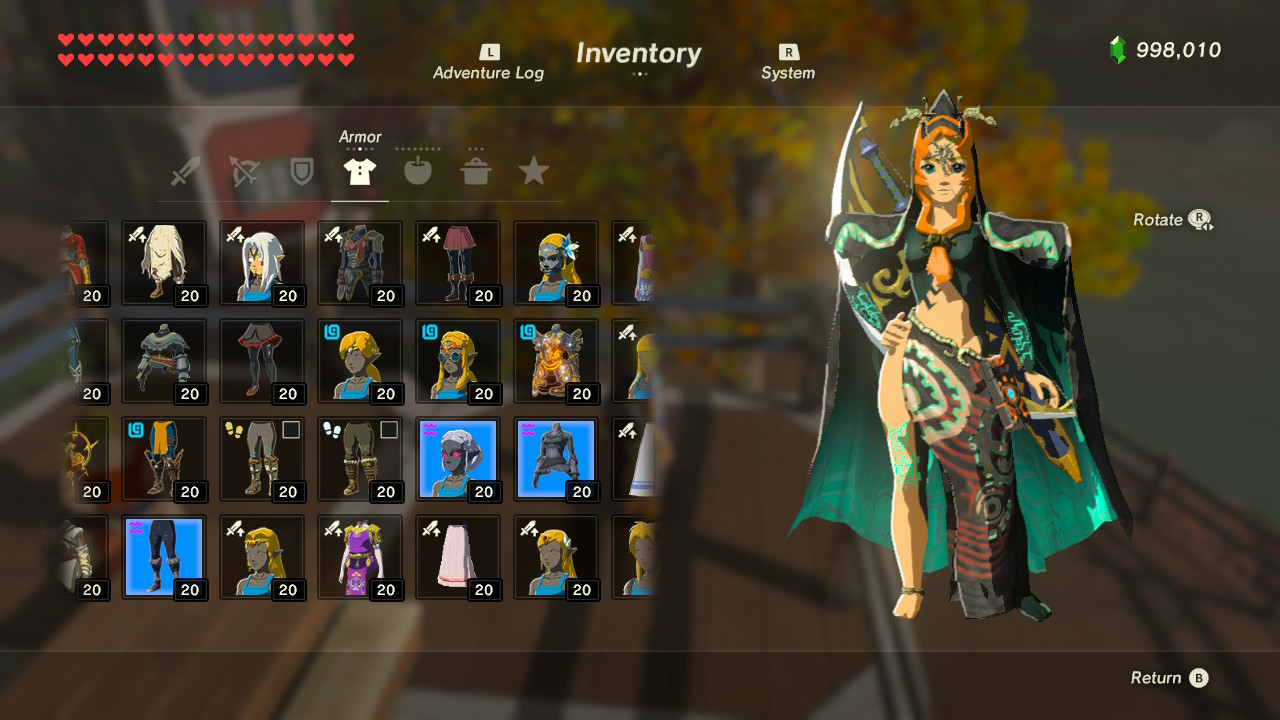Screen dimensions: 1280x720
Task: Unequip the equipped gray armor torso piece
Action: (556, 458)
